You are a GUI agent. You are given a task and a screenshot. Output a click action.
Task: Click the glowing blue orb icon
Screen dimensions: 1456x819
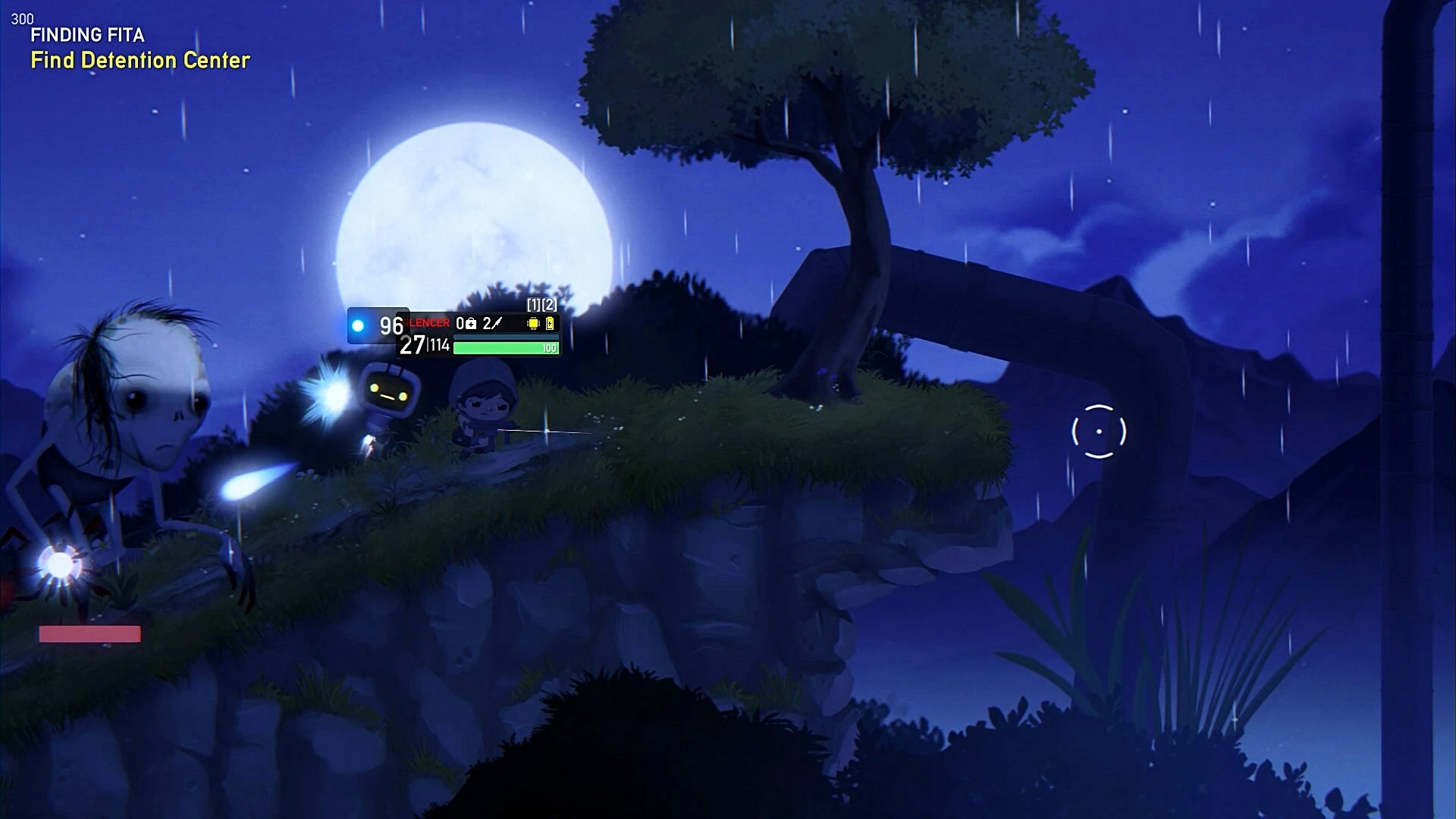[358, 326]
